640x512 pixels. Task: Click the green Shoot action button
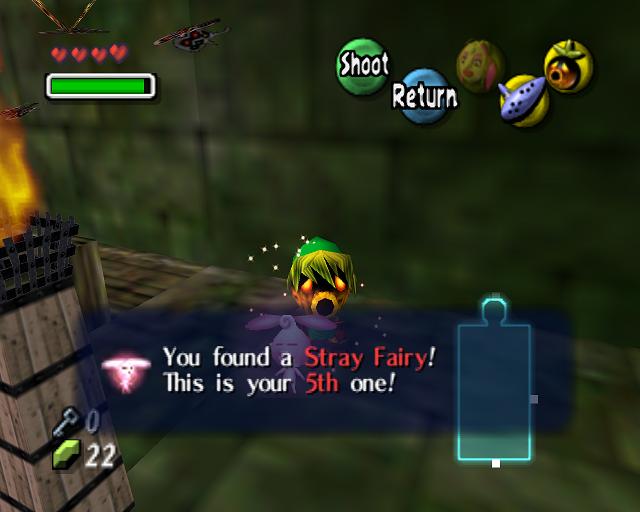[x=363, y=65]
